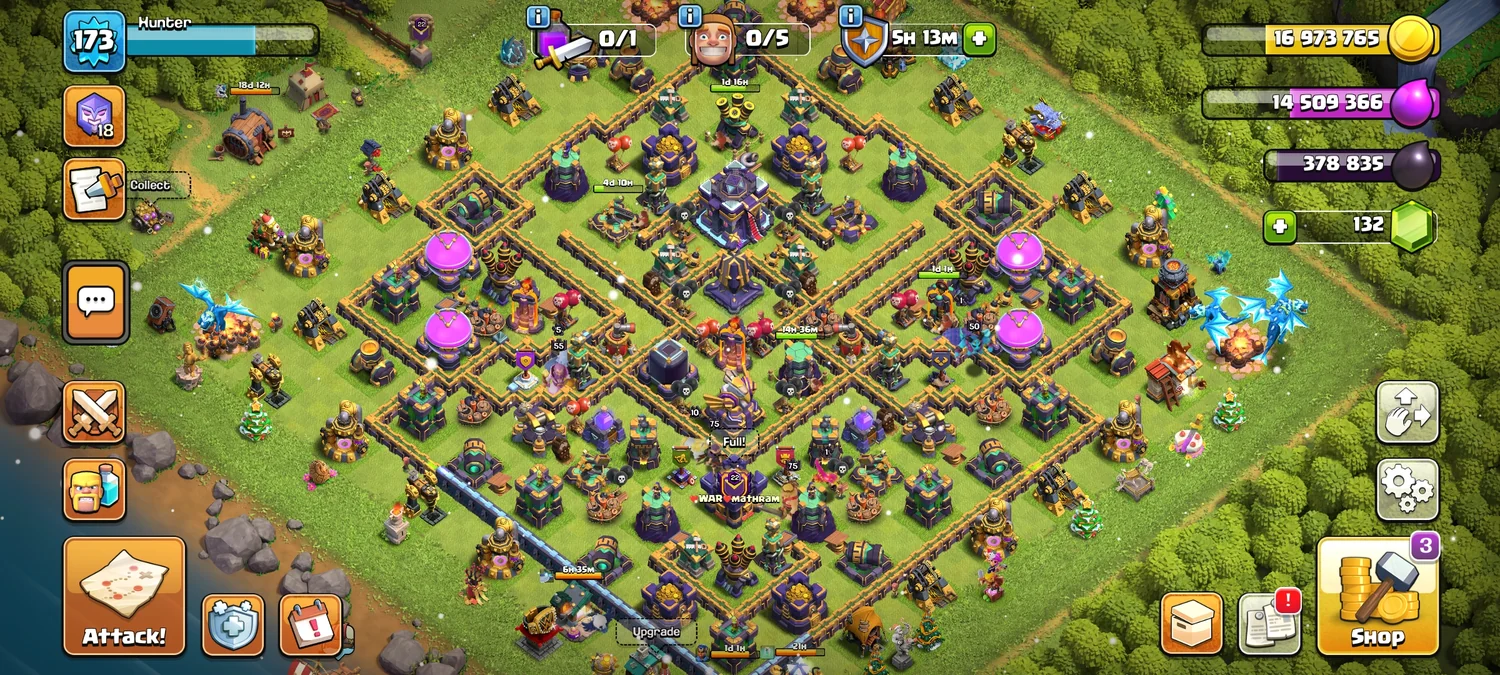The height and width of the screenshot is (675, 1500).
Task: Collect rewards from the scroll icon
Action: coord(95,188)
